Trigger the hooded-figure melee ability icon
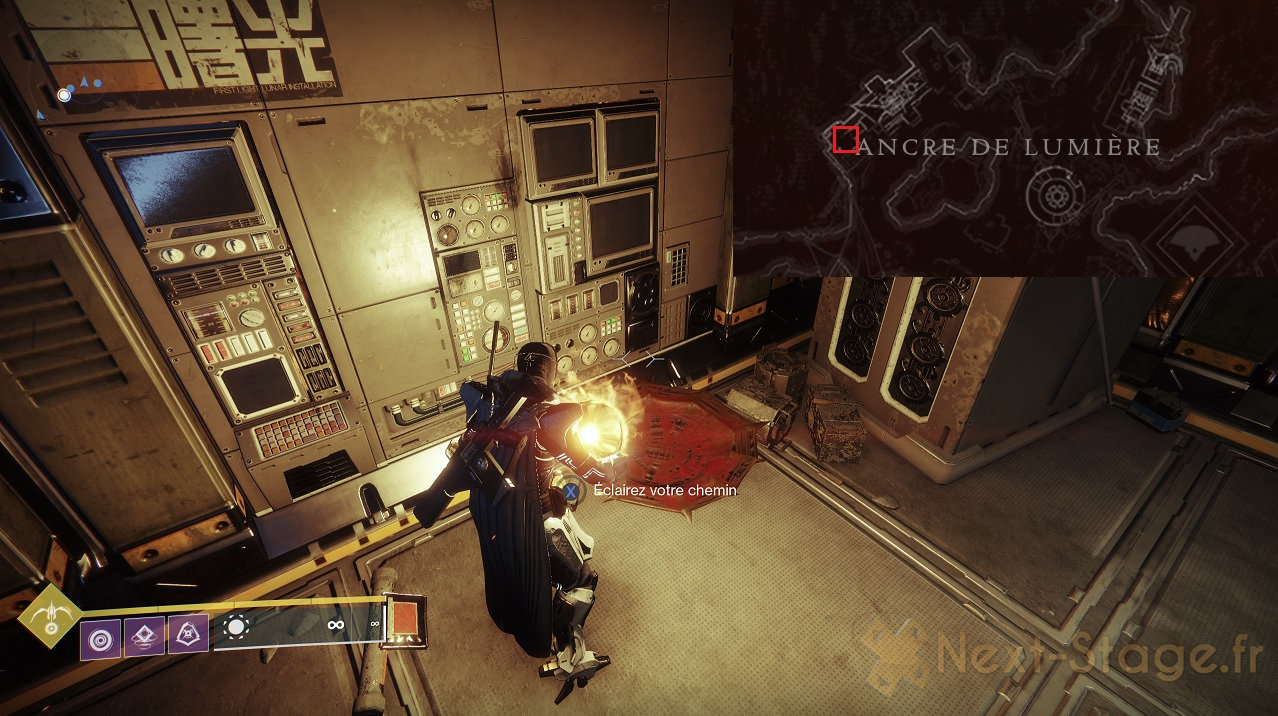This screenshot has width=1278, height=716. click(188, 634)
